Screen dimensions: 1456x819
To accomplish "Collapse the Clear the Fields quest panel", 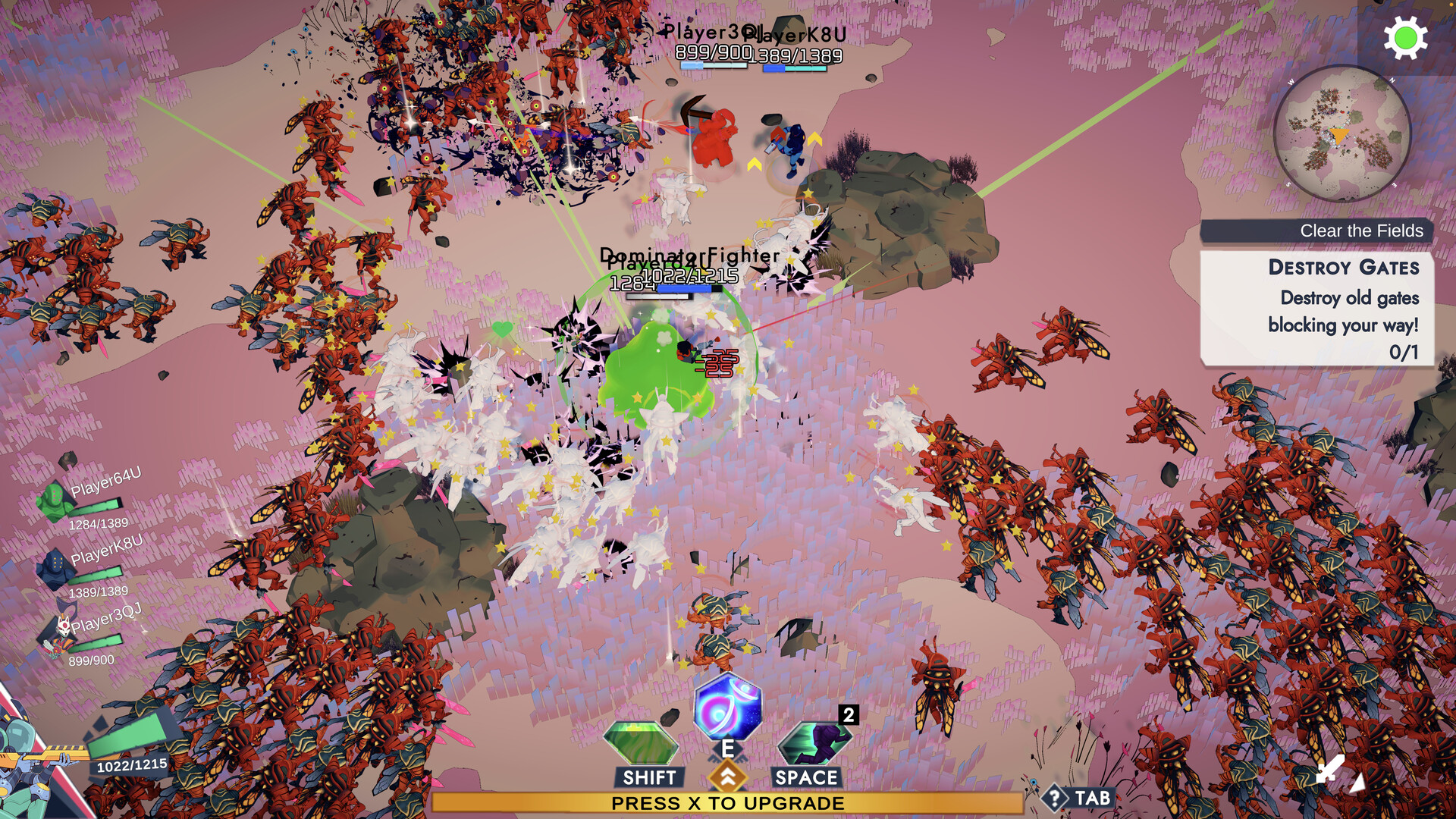I will (1360, 231).
